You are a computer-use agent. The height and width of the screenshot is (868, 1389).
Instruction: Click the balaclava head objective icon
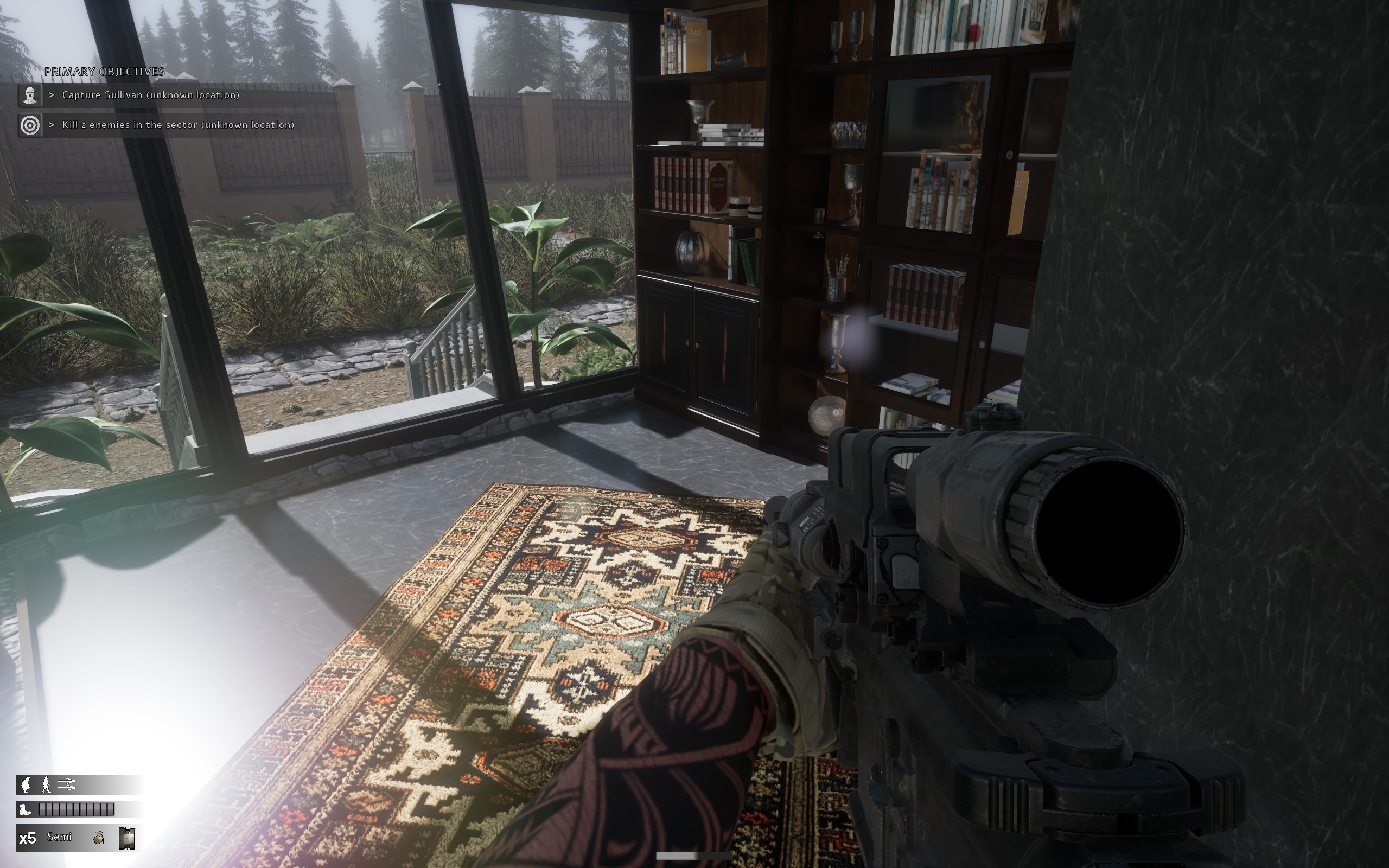coord(30,95)
